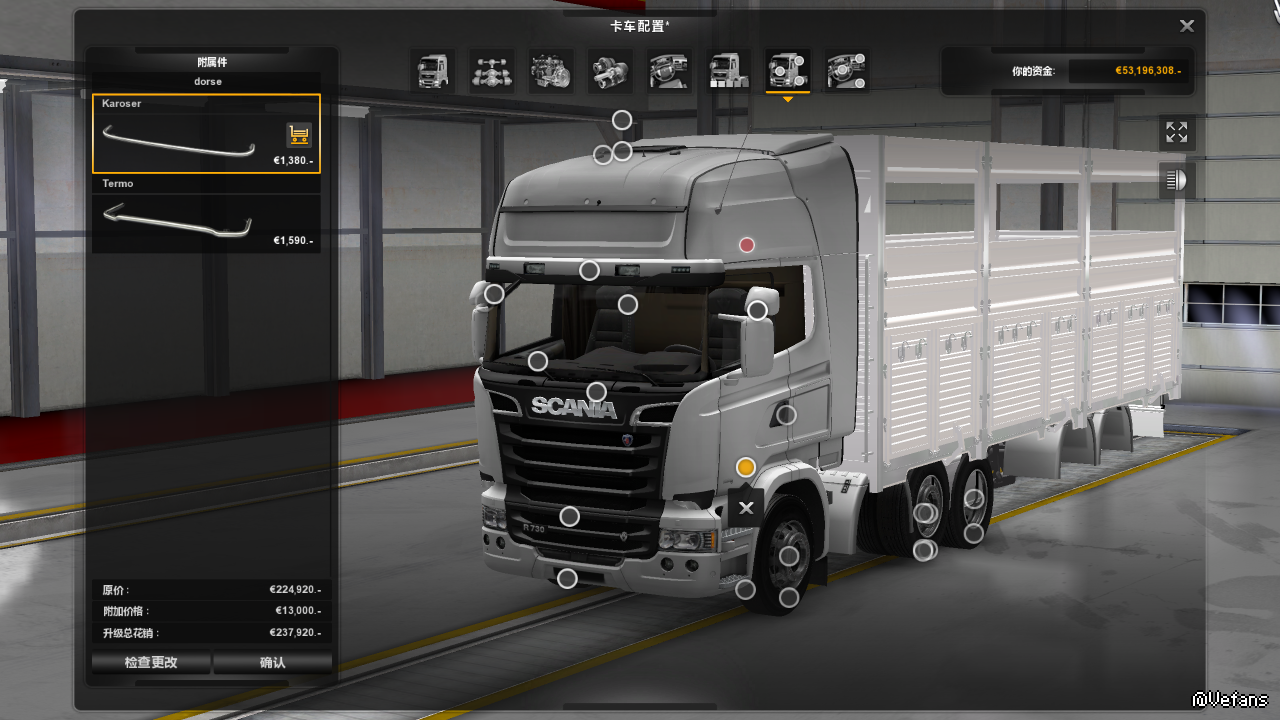Viewport: 1280px width, 720px height.
Task: Click the 检查更改 review changes button
Action: pos(151,662)
